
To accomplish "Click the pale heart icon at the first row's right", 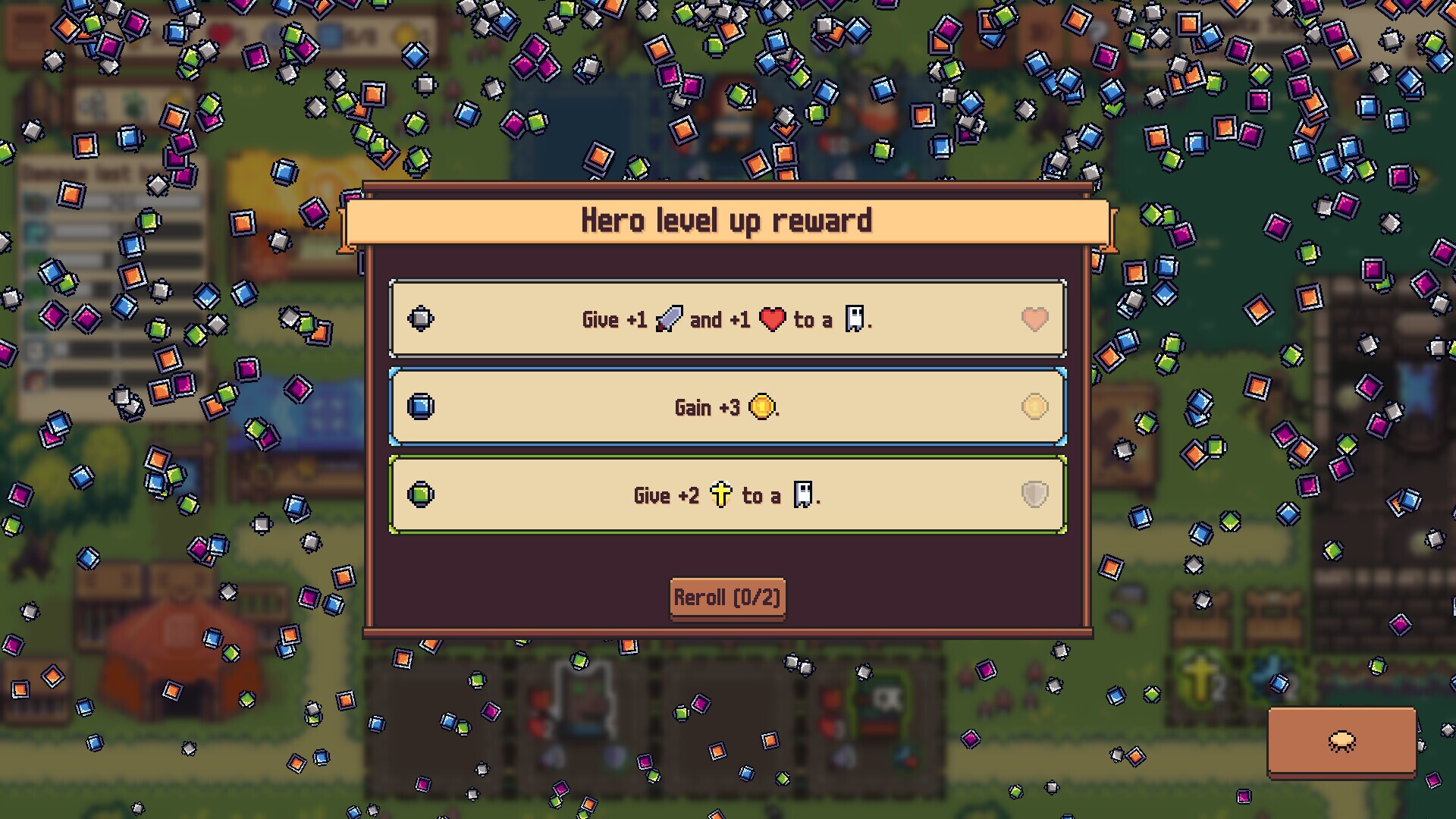I will [1034, 319].
